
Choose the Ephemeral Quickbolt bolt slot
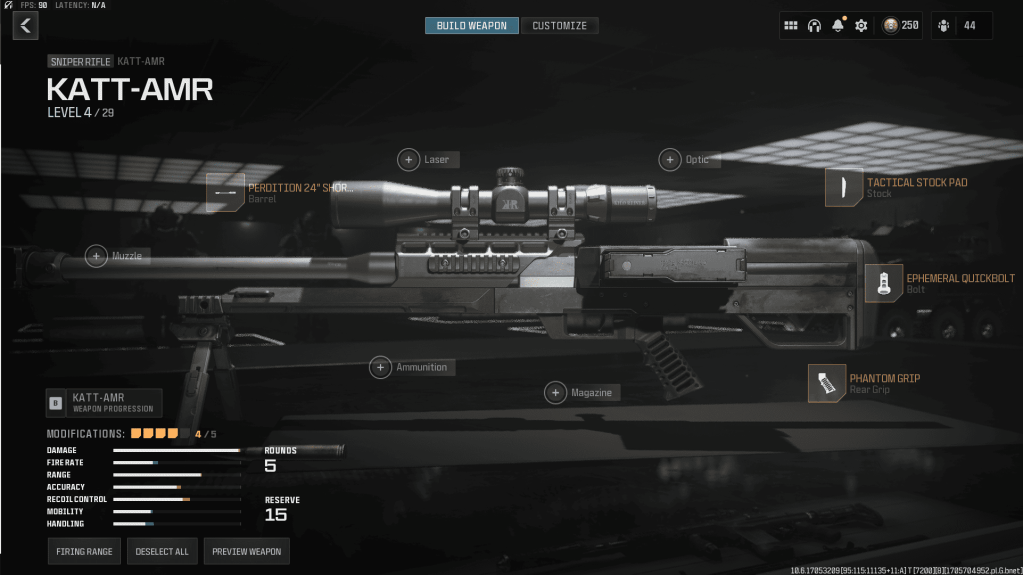tap(883, 283)
